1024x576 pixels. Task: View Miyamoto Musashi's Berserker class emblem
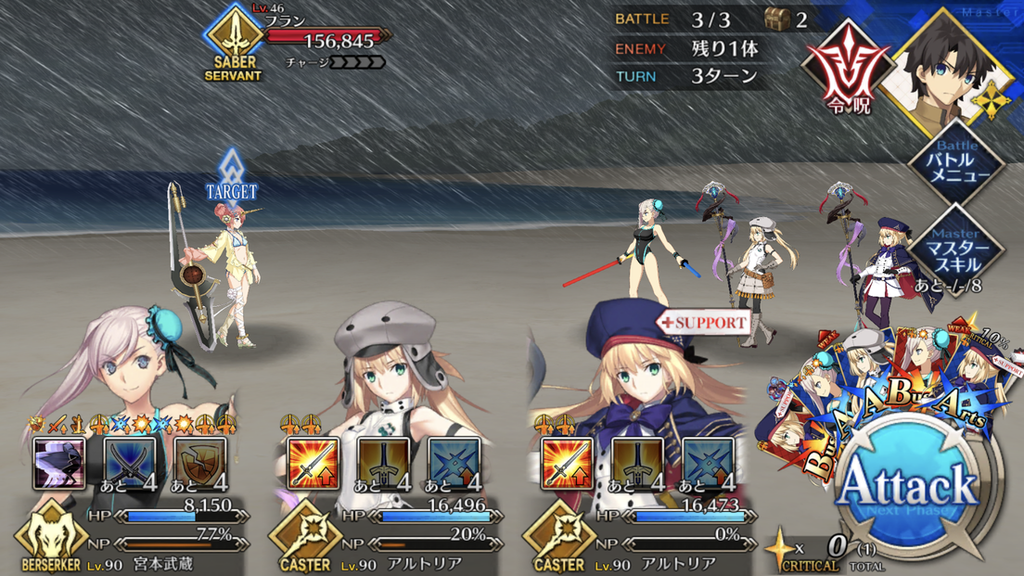(48, 537)
